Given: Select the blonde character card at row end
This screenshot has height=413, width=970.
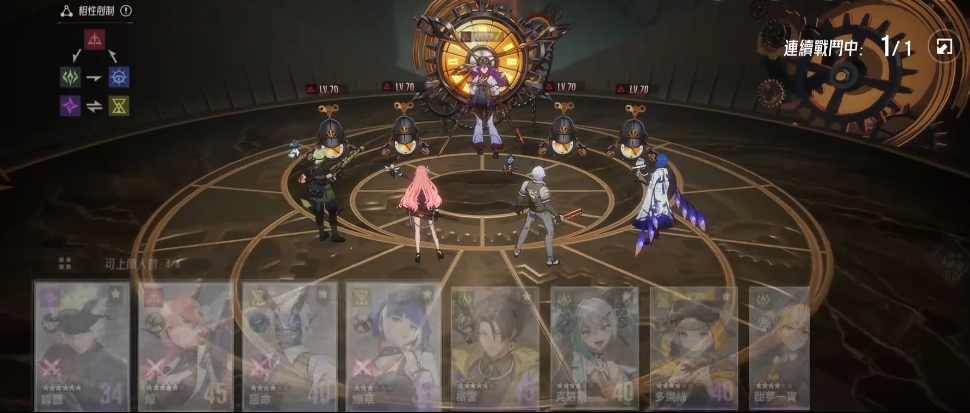Looking at the screenshot, I should 779,345.
